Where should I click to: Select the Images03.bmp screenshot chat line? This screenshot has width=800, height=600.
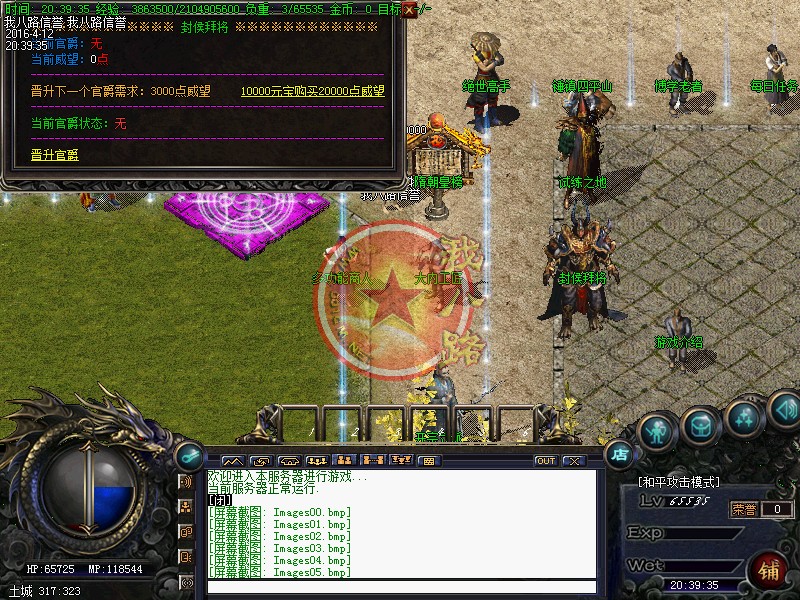(280, 548)
